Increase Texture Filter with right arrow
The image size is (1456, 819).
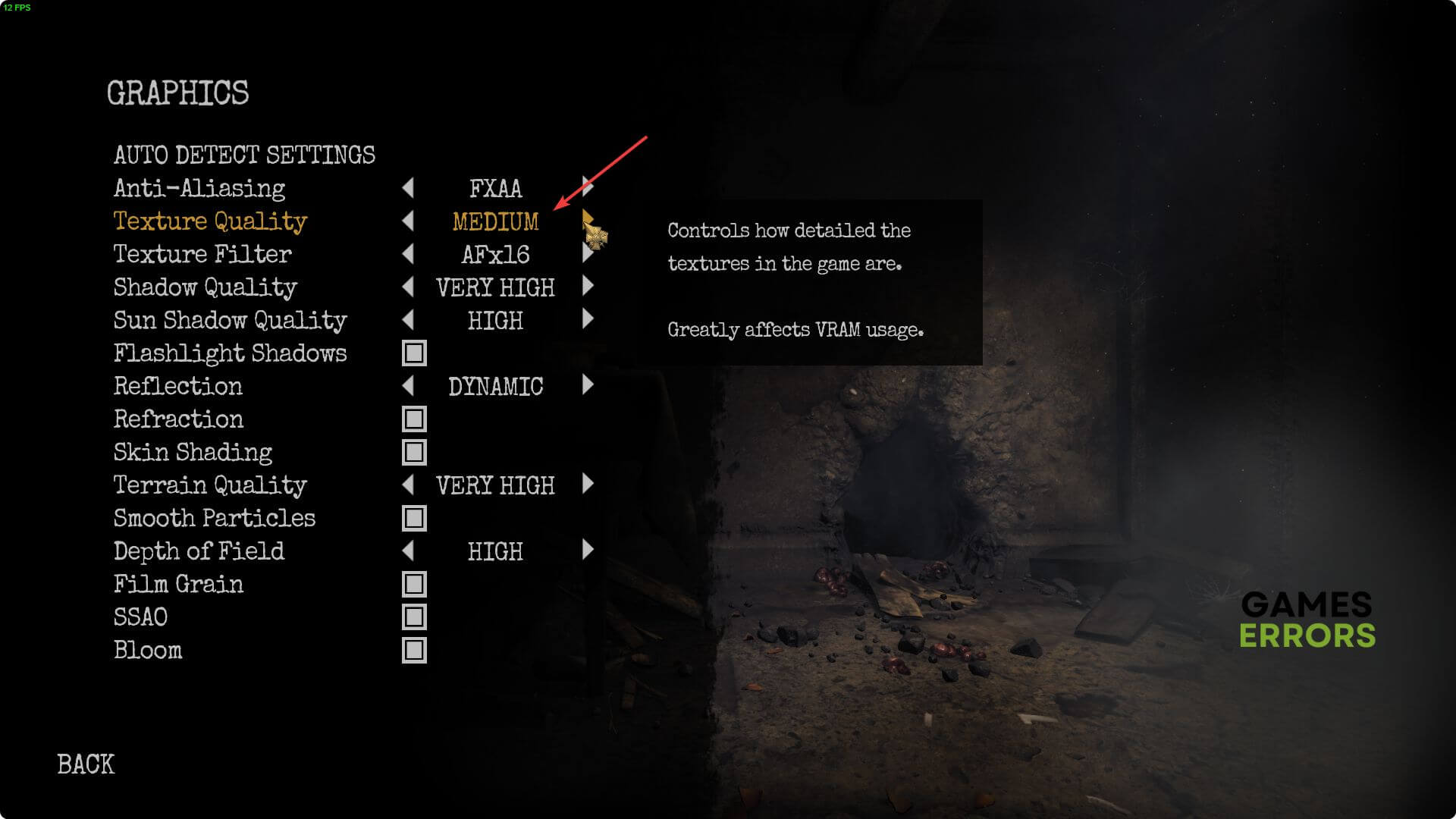point(588,253)
